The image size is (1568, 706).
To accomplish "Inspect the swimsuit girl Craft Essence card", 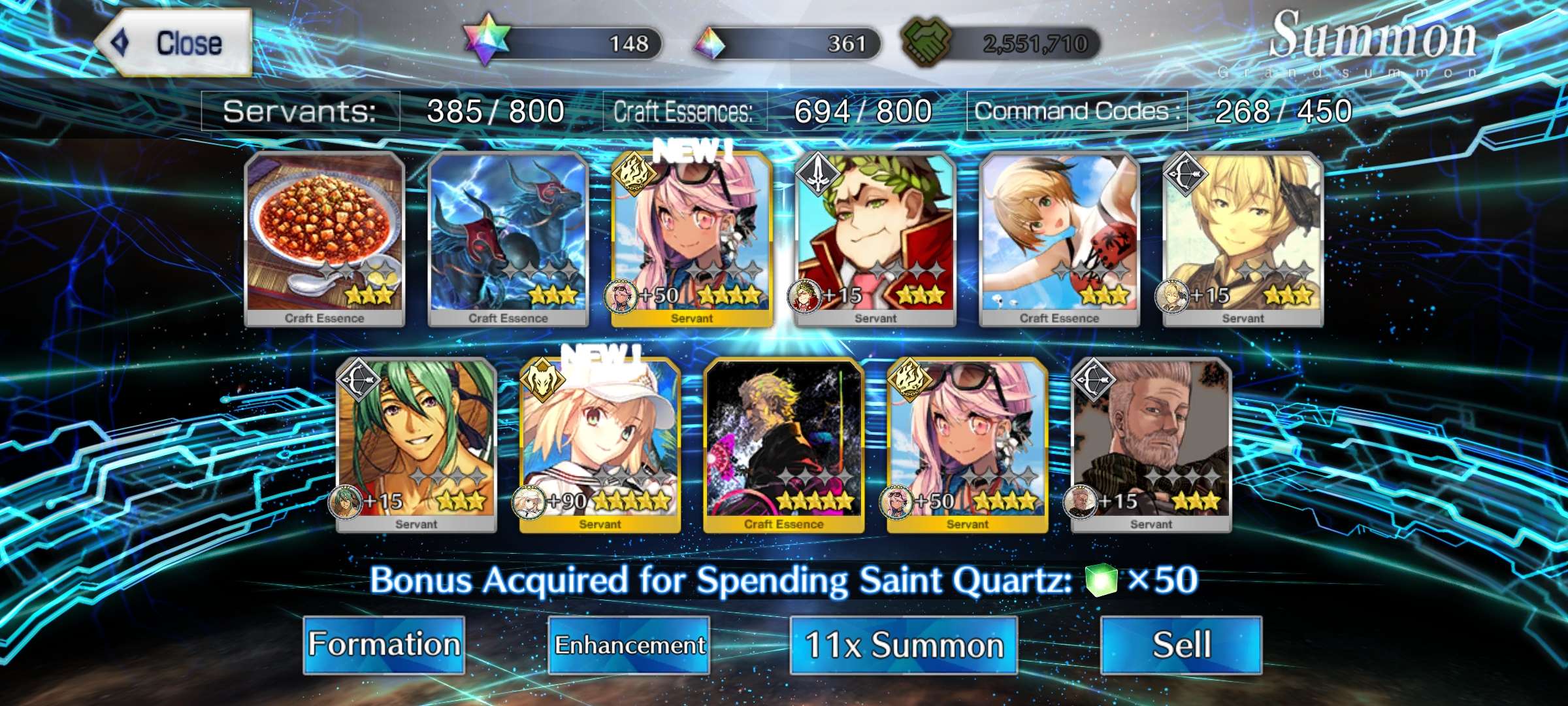I will click(x=1059, y=239).
